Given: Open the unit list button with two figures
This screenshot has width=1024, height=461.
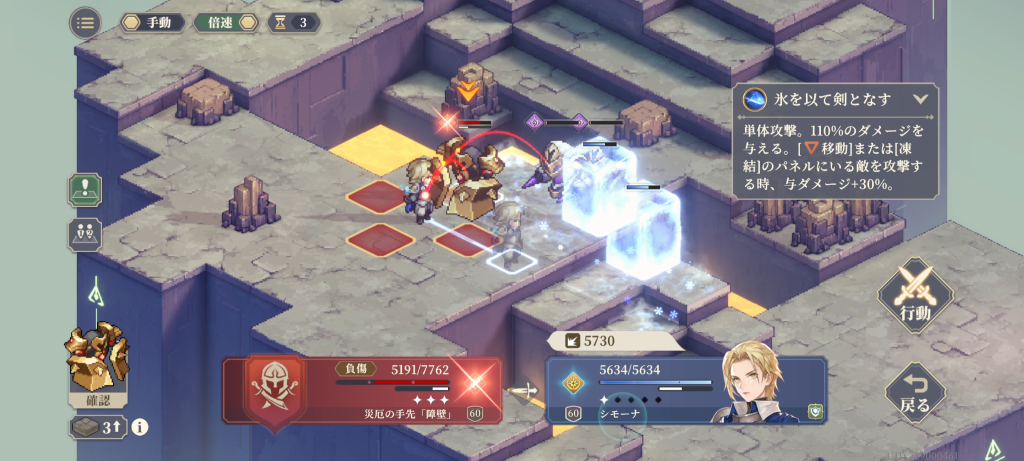Looking at the screenshot, I should click(84, 234).
